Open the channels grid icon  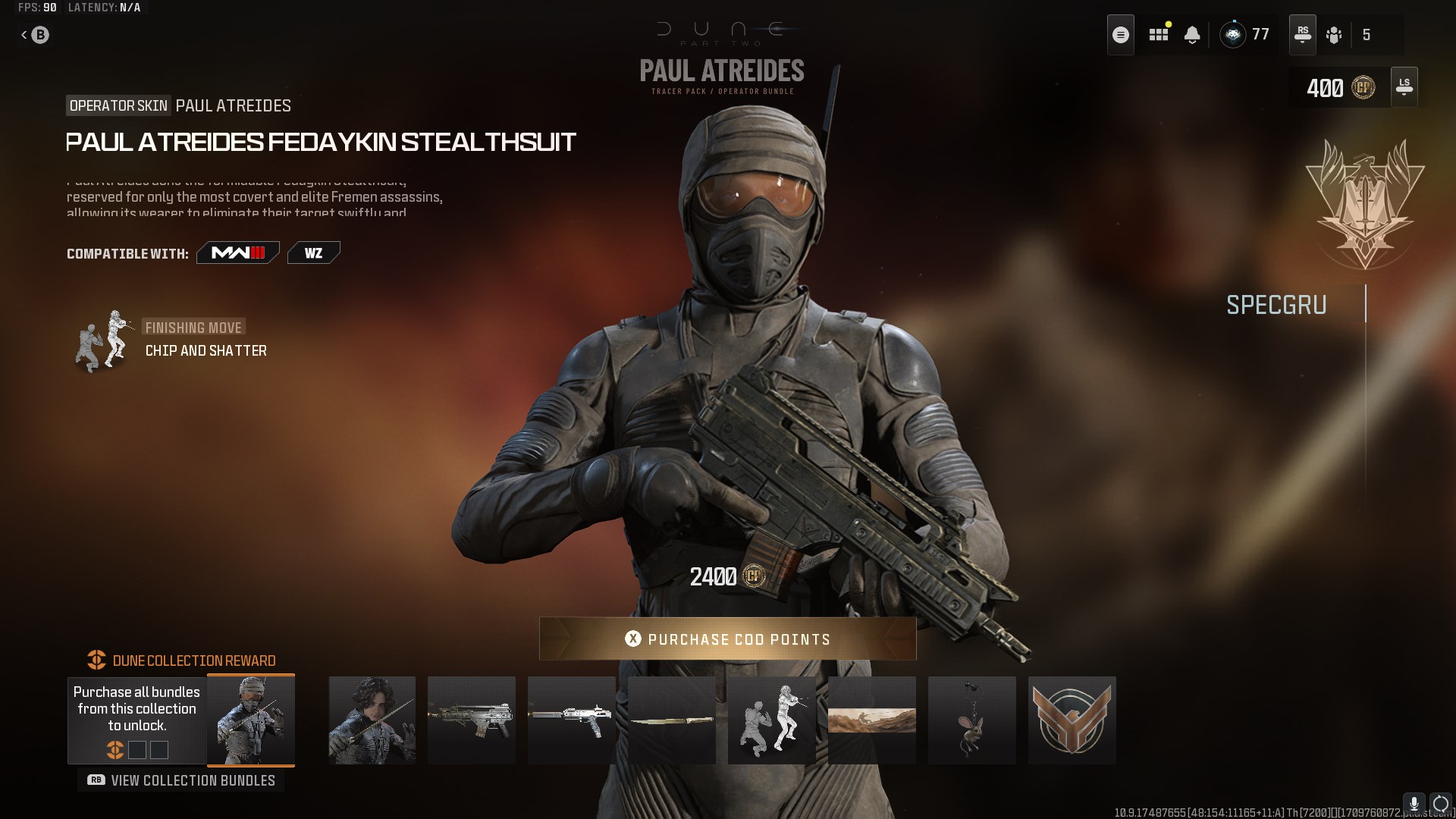click(x=1159, y=34)
